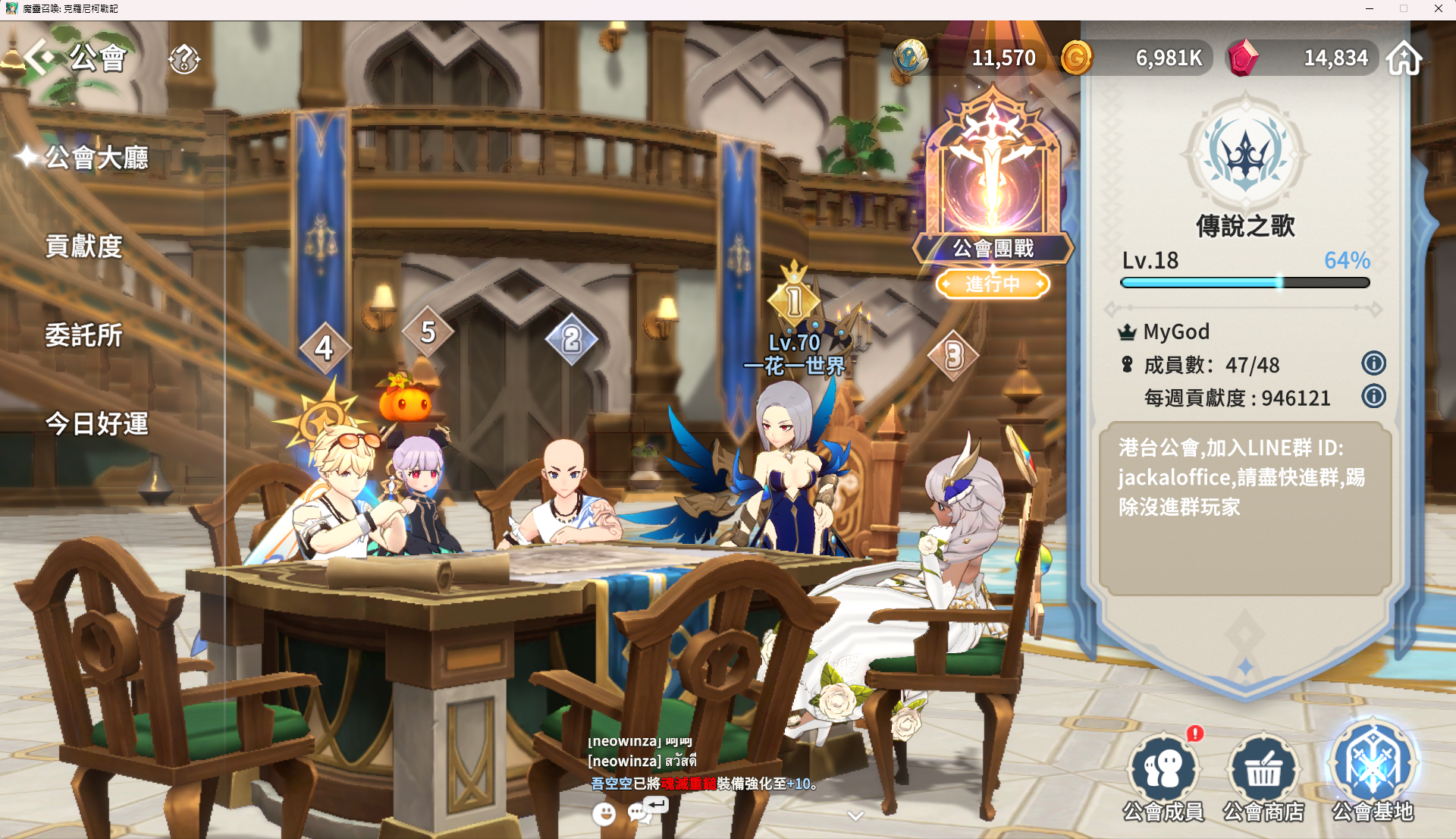Choose 今日好運 daily luck entry
Screen dimensions: 1456x839
[96, 423]
